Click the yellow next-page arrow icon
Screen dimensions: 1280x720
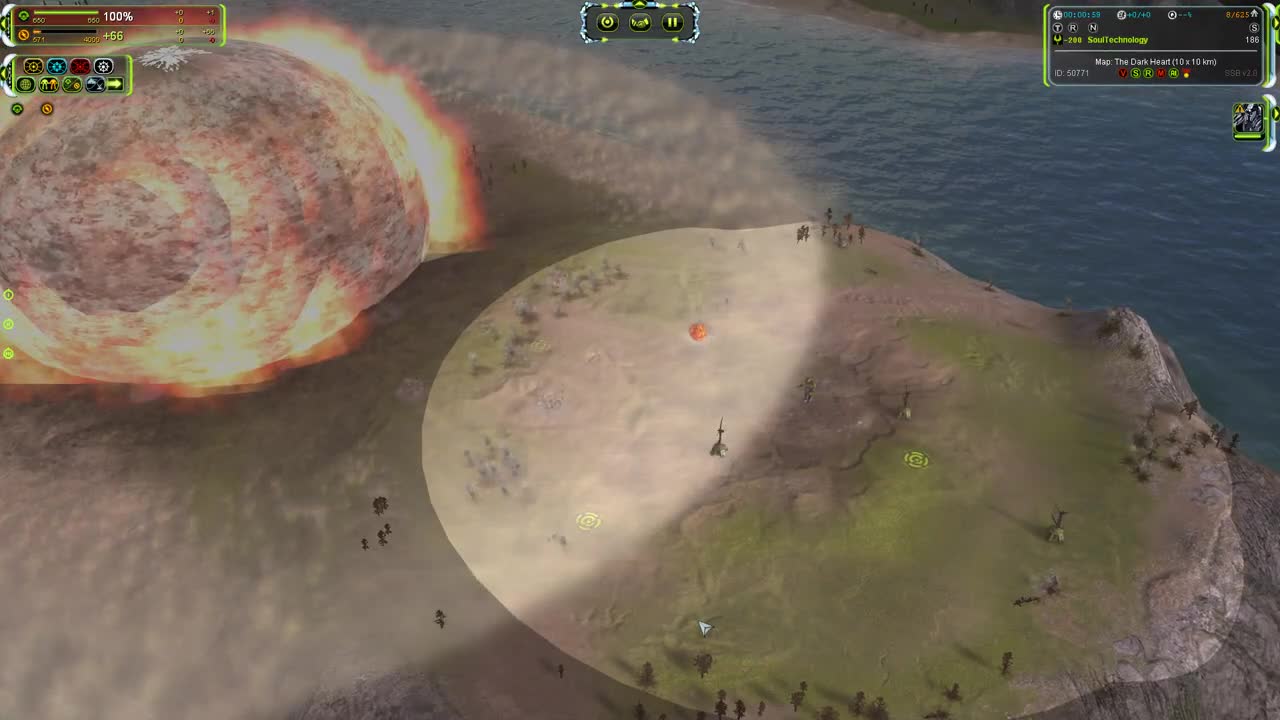pos(116,84)
